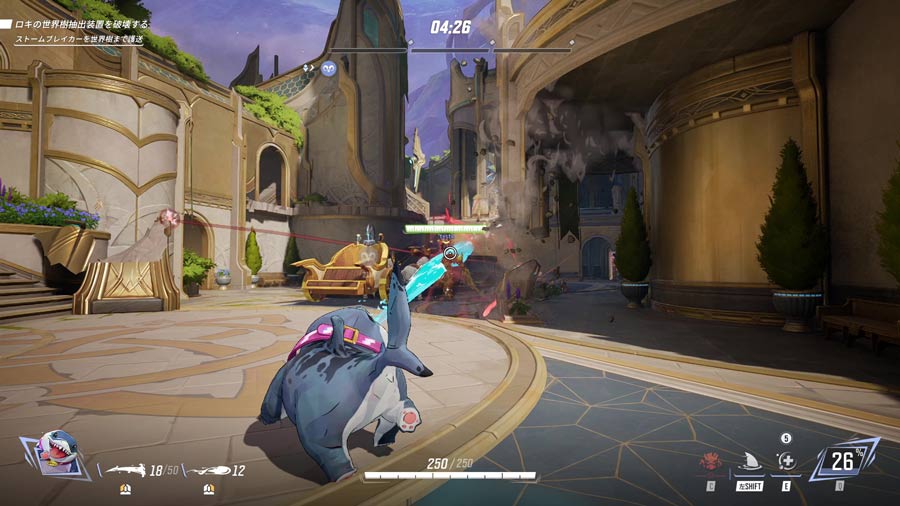Trigger the ultimate ability at 26% charge
The image size is (900, 506).
pos(844,459)
